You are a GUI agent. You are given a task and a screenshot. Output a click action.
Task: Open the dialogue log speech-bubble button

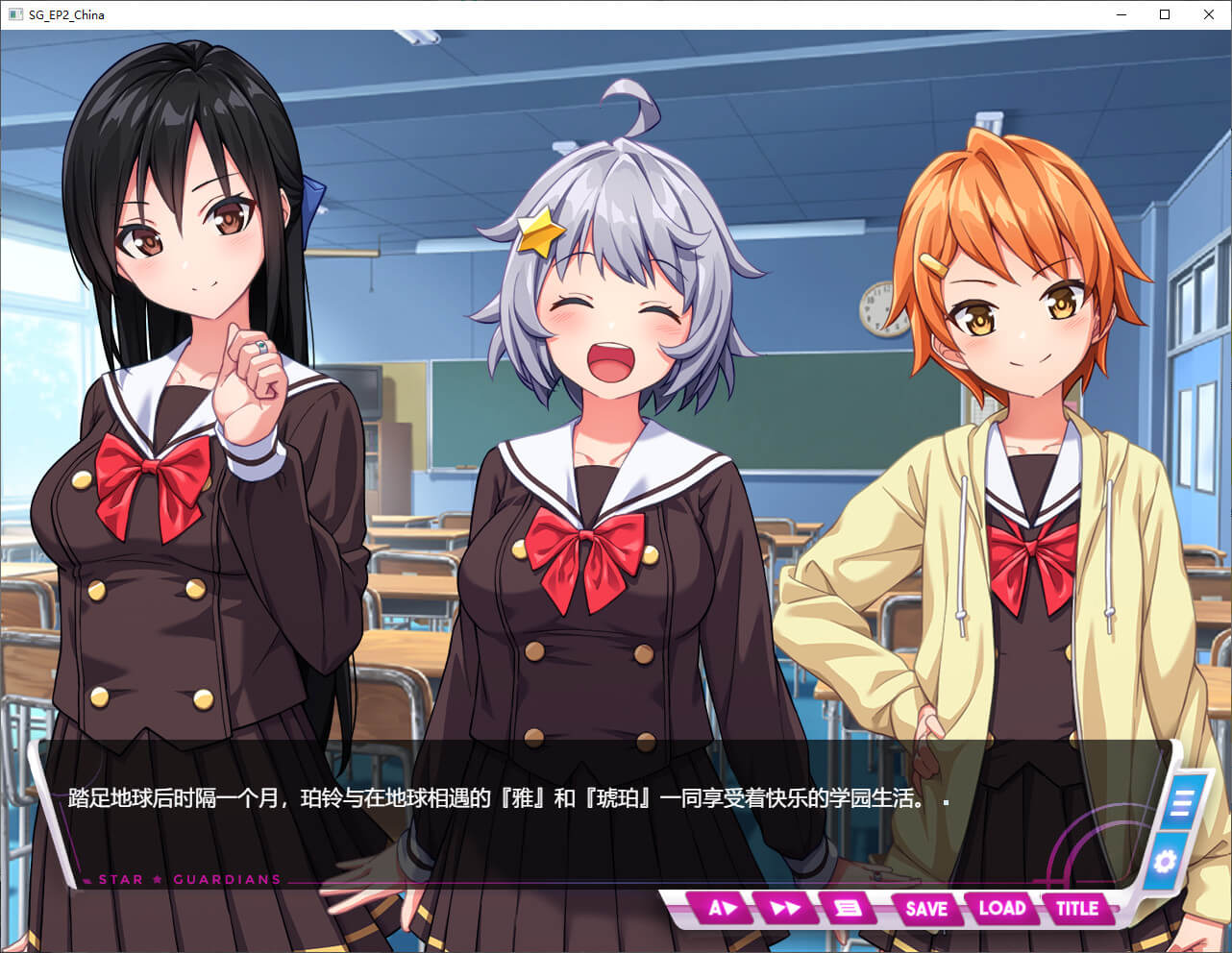tap(848, 908)
